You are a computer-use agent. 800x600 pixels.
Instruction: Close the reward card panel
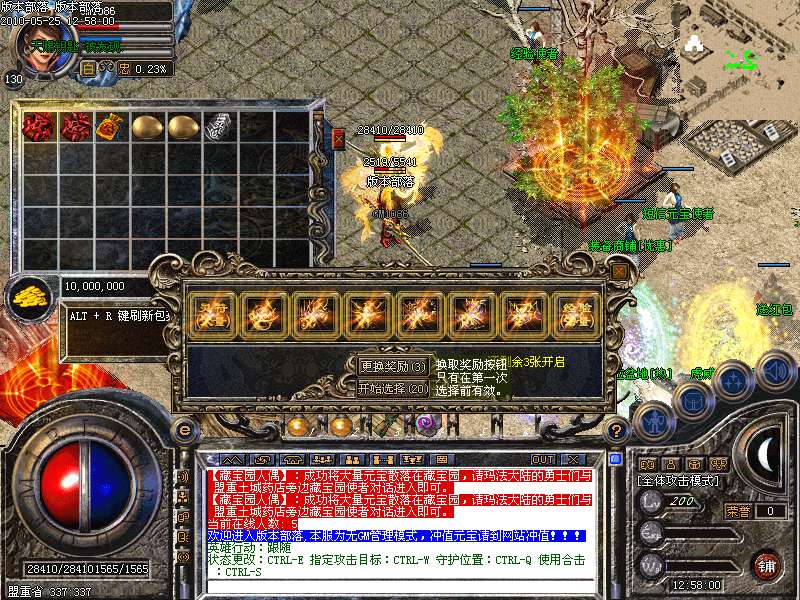point(620,271)
